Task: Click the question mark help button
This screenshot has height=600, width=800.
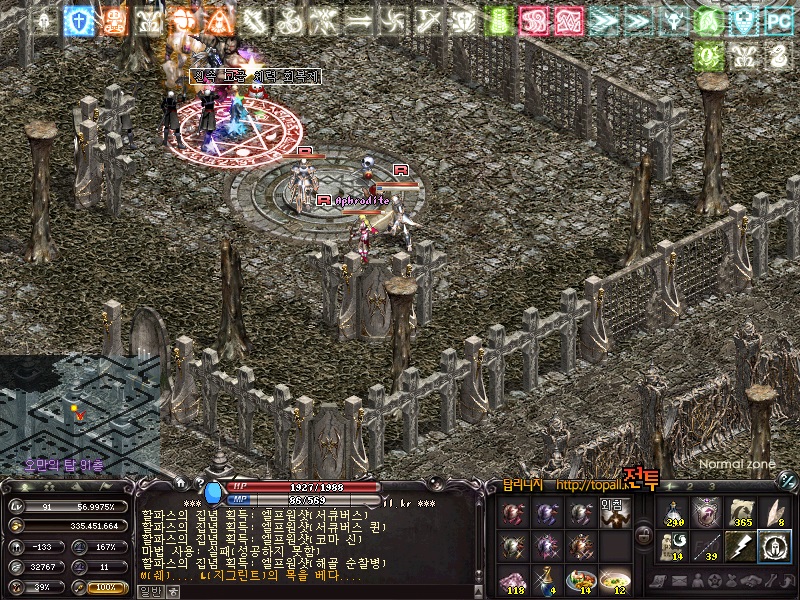Action: (199, 483)
